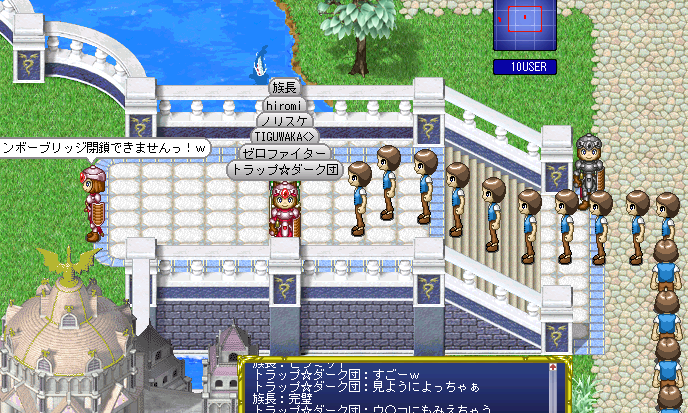Select the トラップ☆ダーク団 name tag

coord(285,170)
